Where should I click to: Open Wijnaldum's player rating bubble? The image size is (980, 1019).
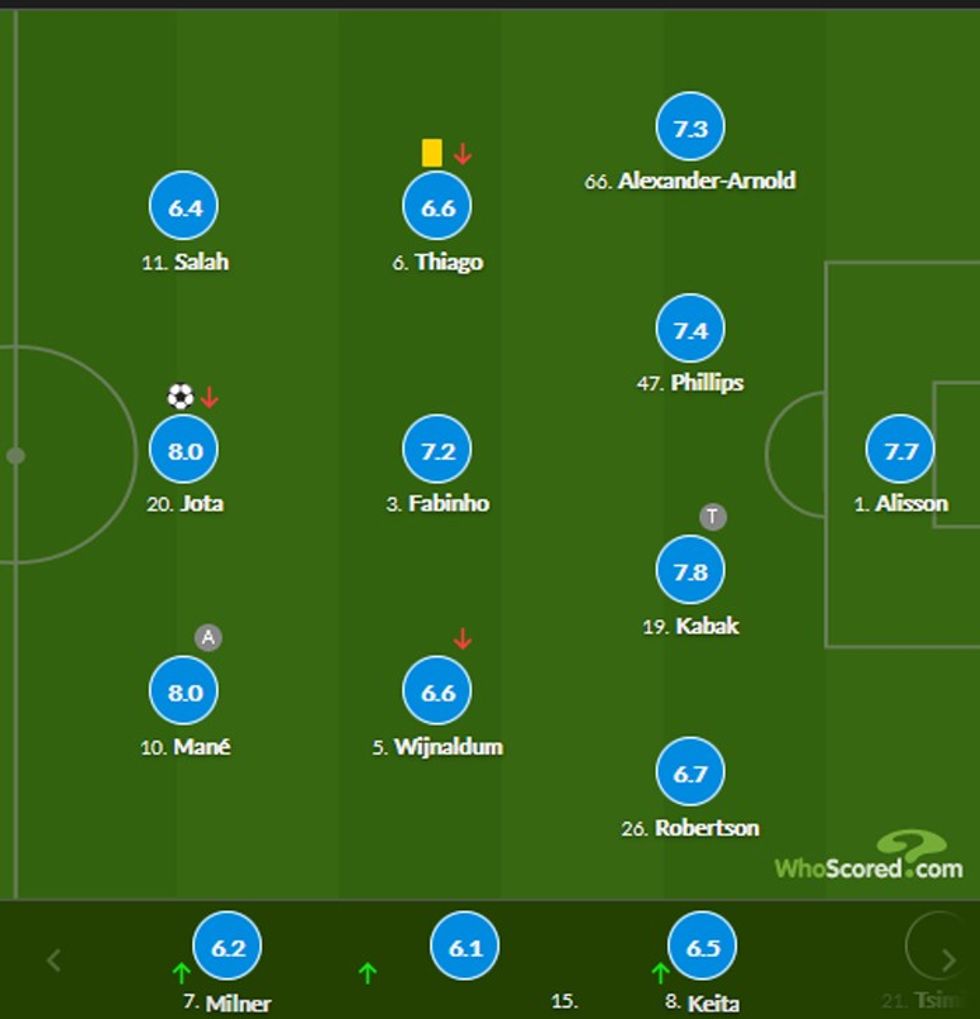pos(437,692)
